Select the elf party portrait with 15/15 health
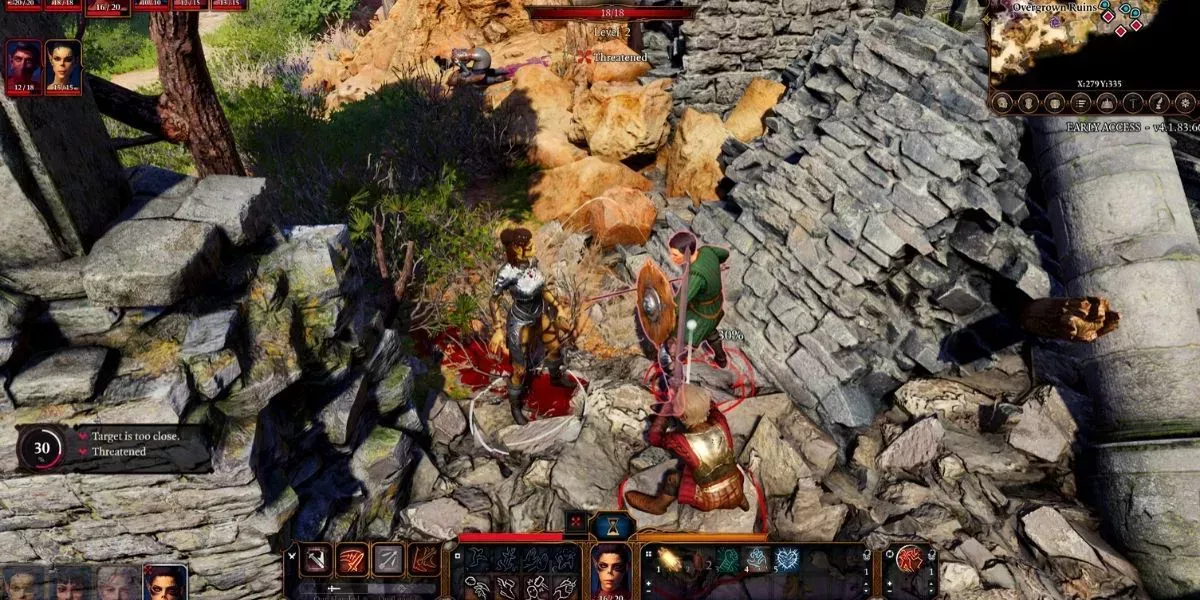1200x600 pixels. pyautogui.click(x=63, y=64)
